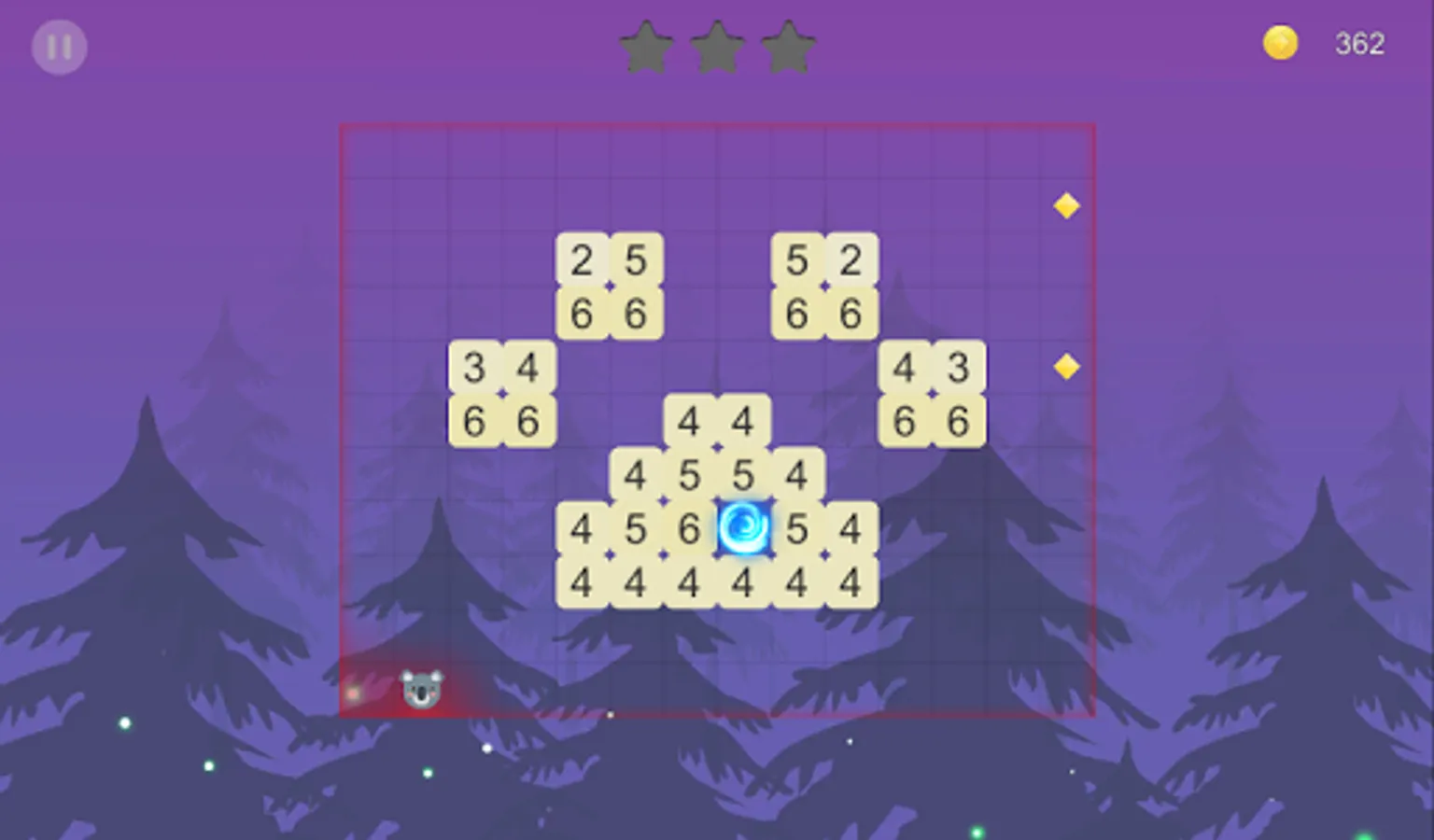1434x840 pixels.
Task: Tap the pair of 4 tiles row center
Action: click(716, 422)
